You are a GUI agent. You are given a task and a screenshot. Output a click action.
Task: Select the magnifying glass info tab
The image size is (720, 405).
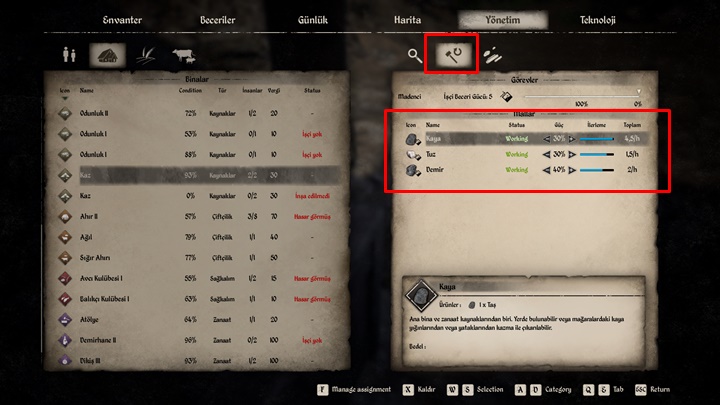click(415, 56)
